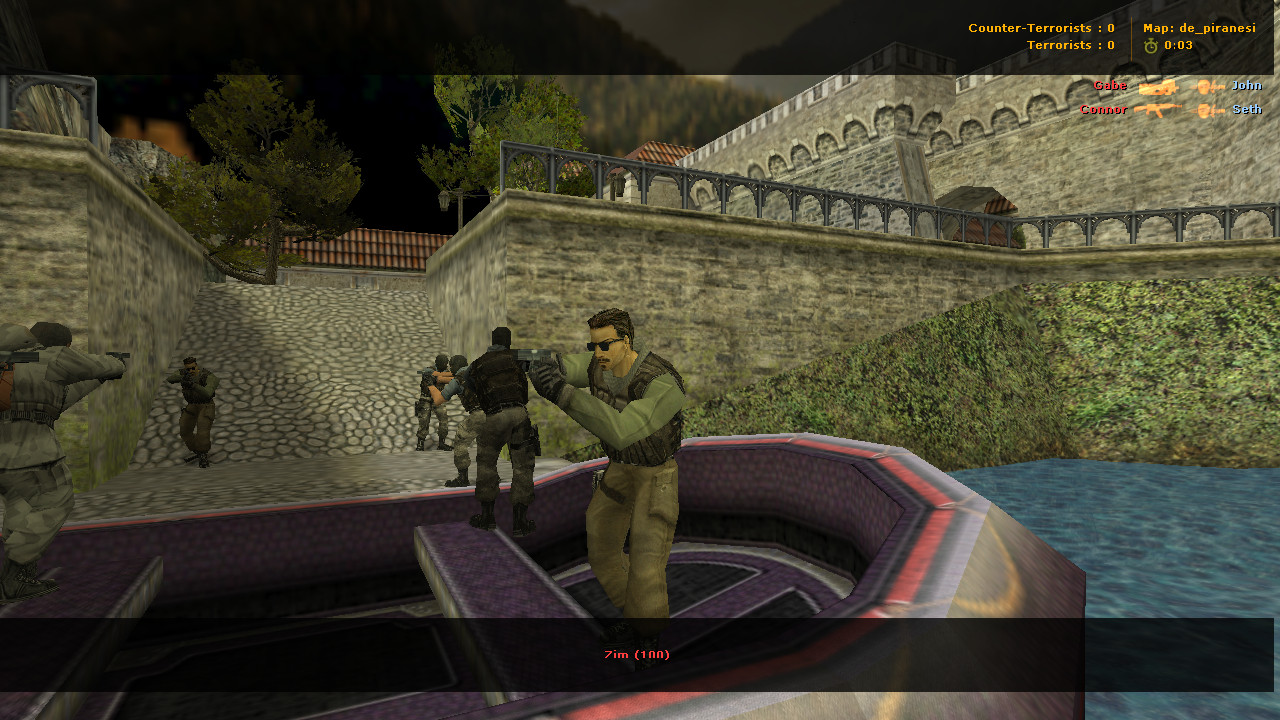Click the AK-47 icon next to Connor

point(1158,108)
